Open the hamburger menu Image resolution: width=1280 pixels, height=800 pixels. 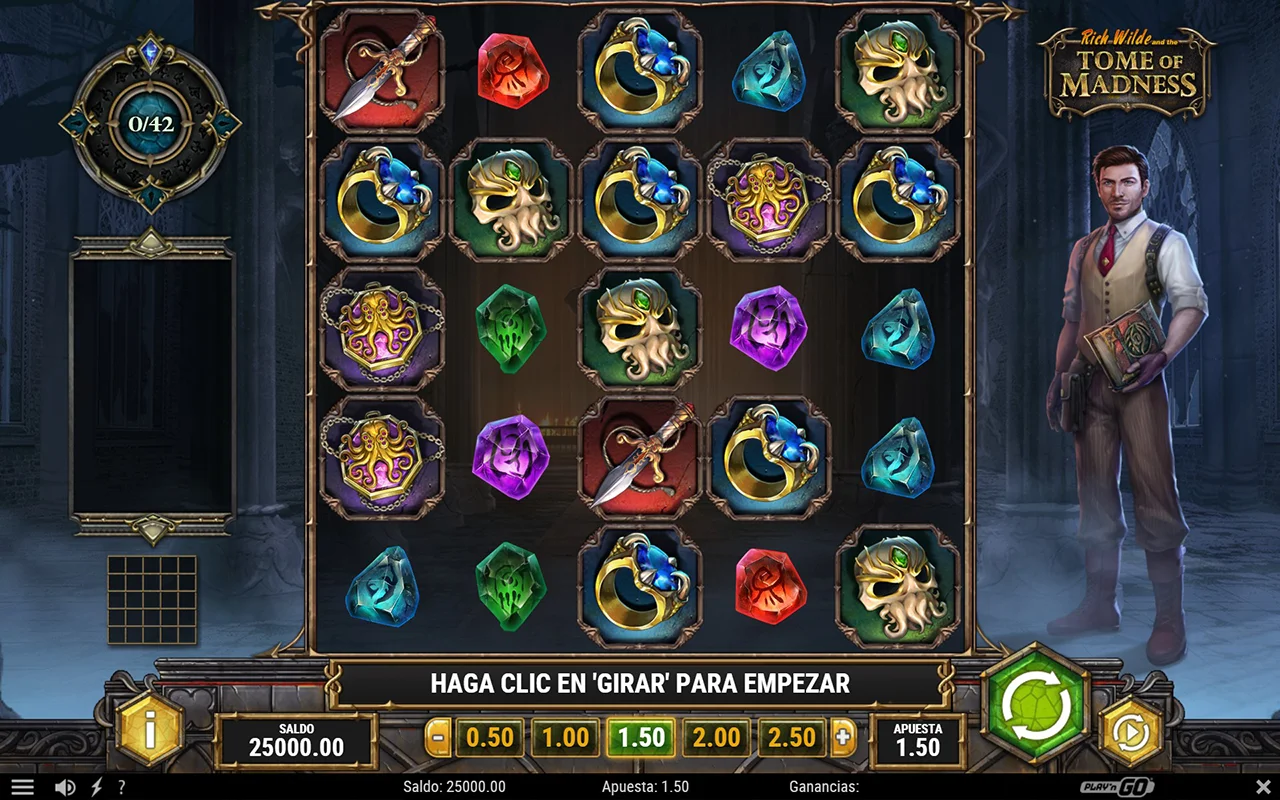pos(22,787)
